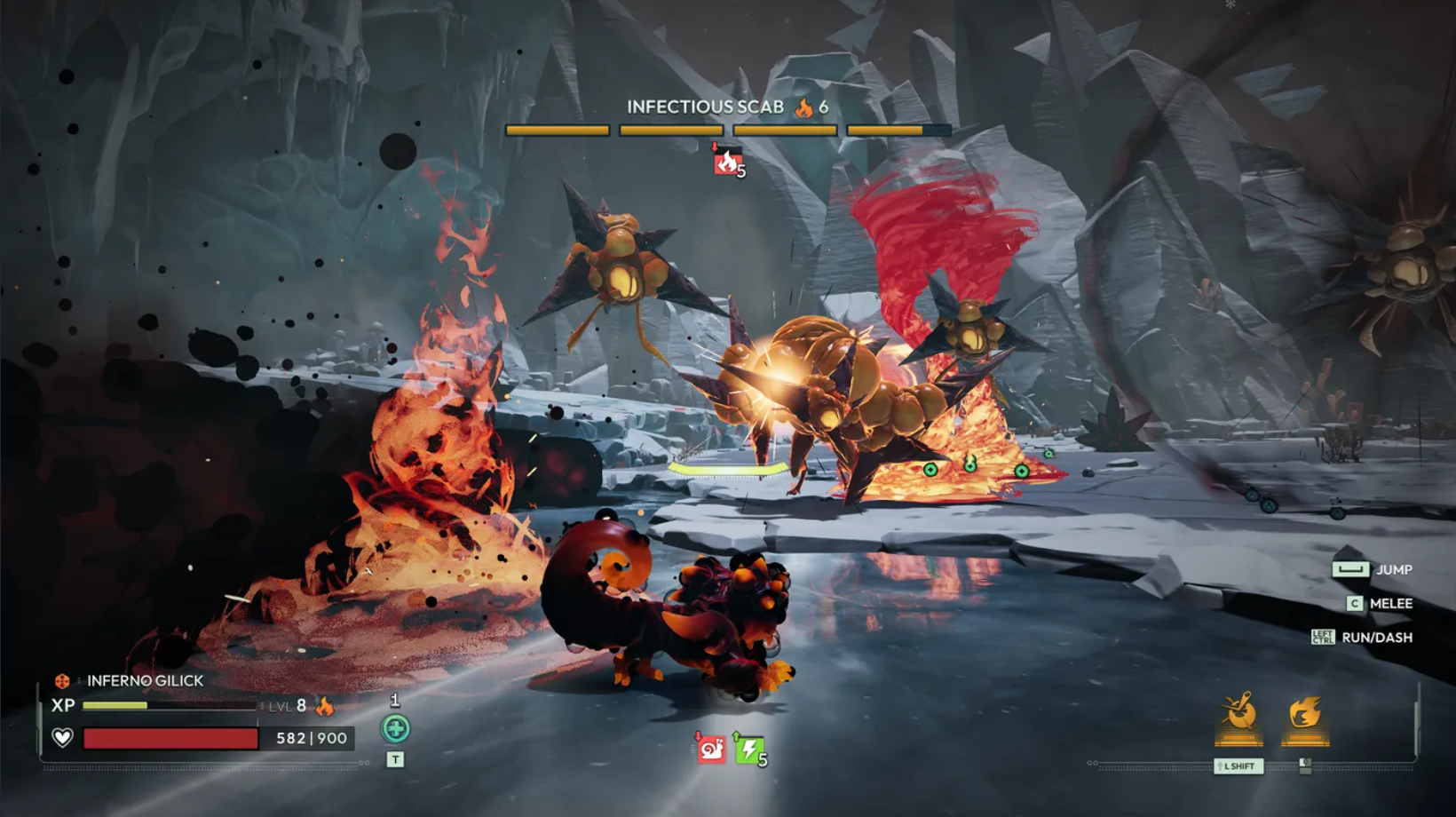Screen dimensions: 1456x817
Task: Activate the bomb ability icon
Action: pyautogui.click(x=1238, y=714)
